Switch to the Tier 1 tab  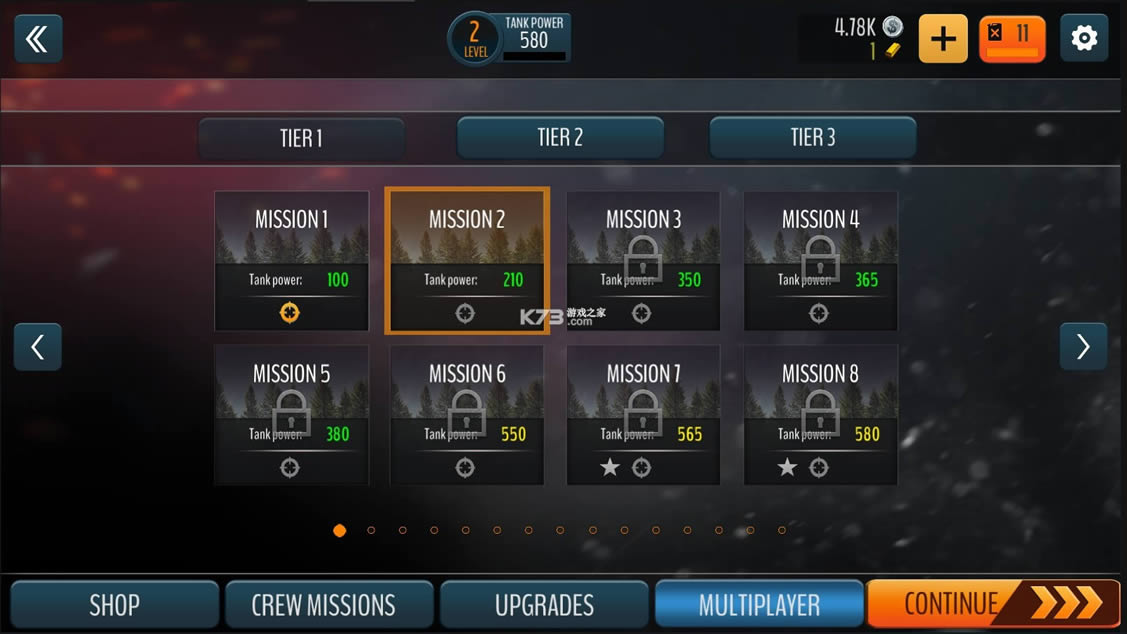(x=301, y=138)
